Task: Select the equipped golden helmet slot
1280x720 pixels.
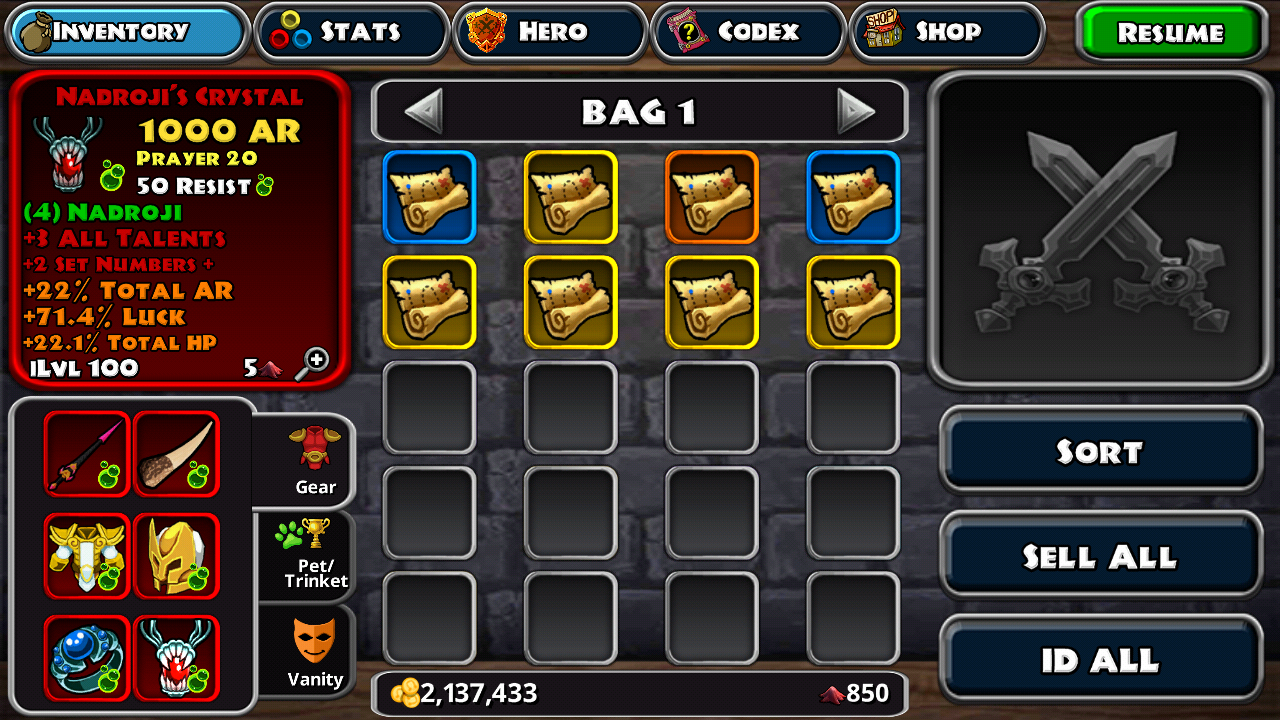Action: click(x=176, y=556)
